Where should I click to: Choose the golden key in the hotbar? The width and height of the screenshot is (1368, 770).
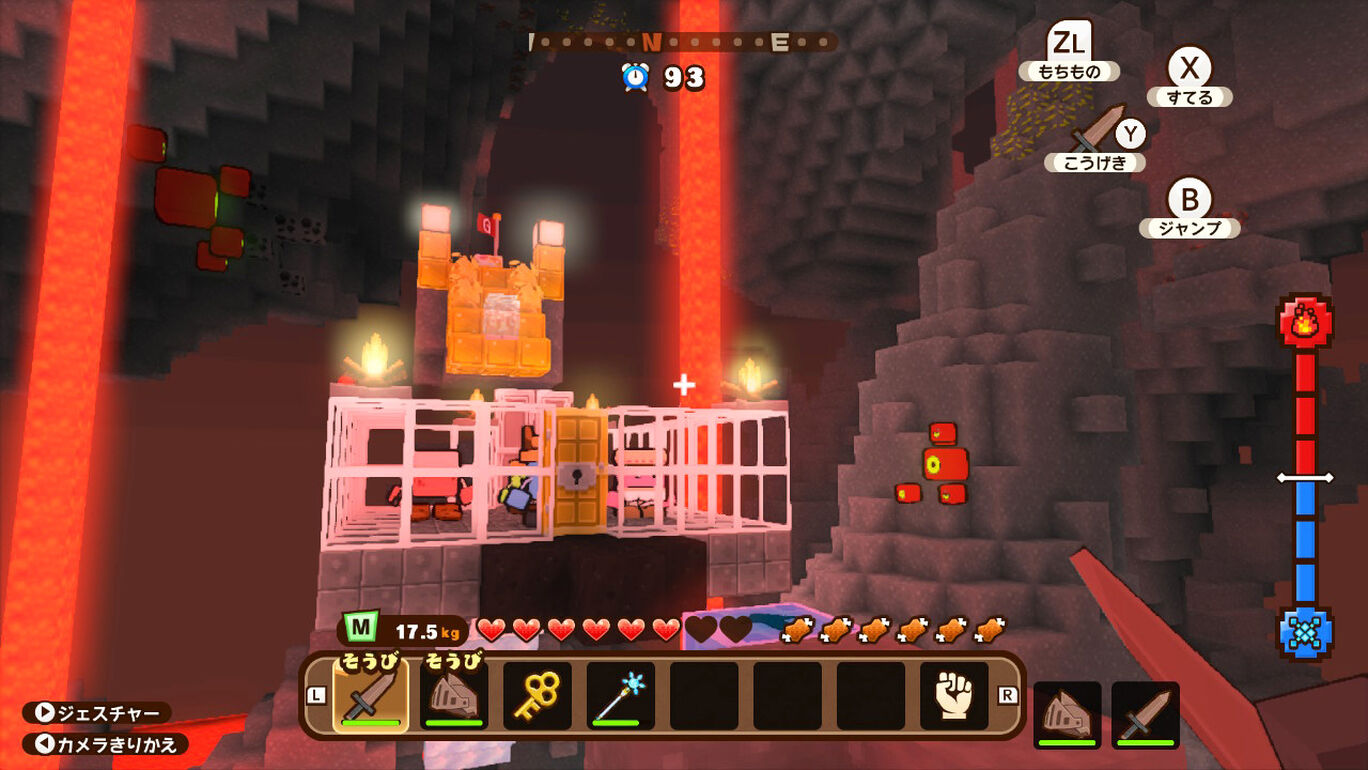coord(537,695)
